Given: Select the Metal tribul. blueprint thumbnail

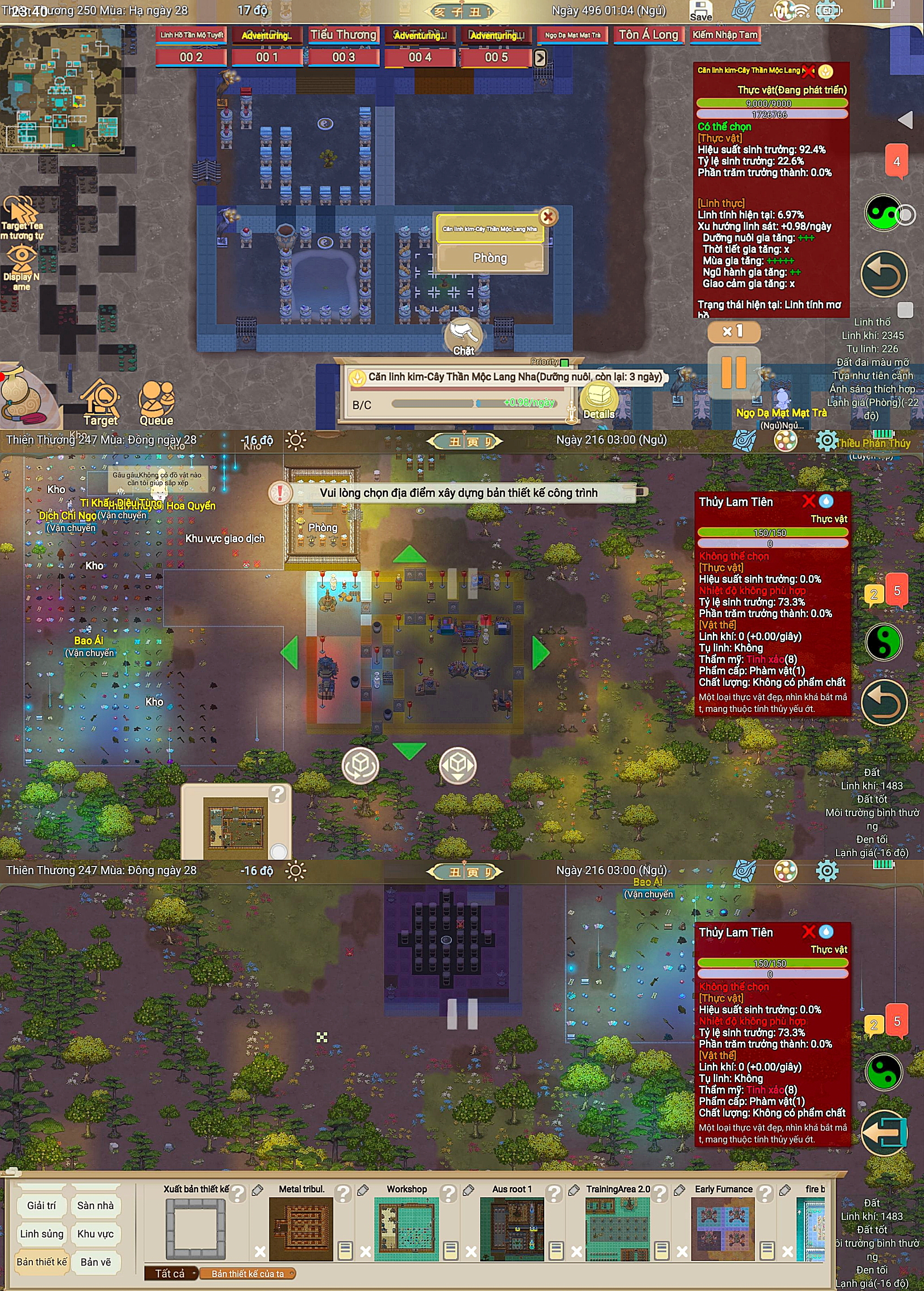Looking at the screenshot, I should pos(301,1228).
